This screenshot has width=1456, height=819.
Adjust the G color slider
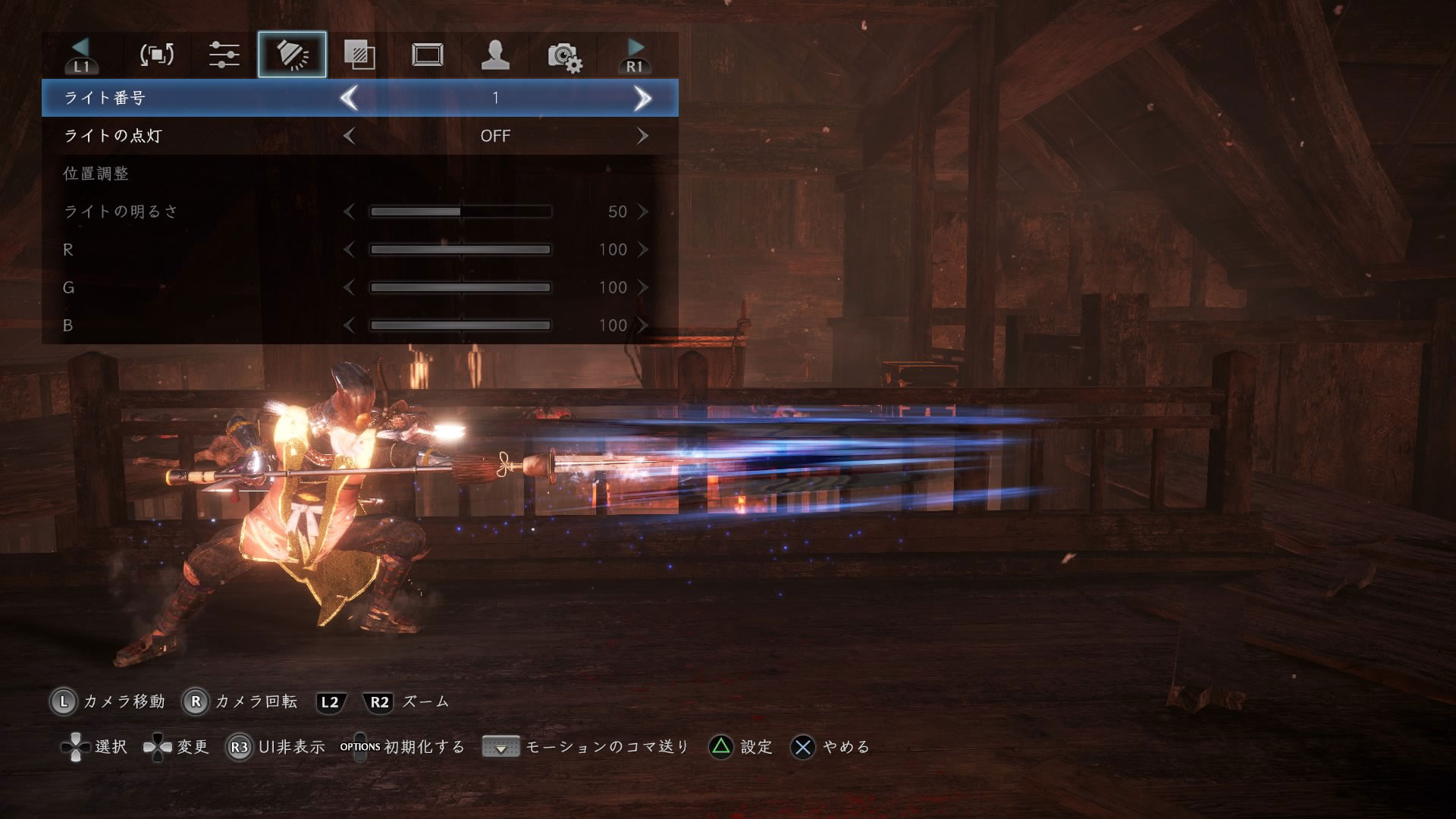[x=460, y=287]
